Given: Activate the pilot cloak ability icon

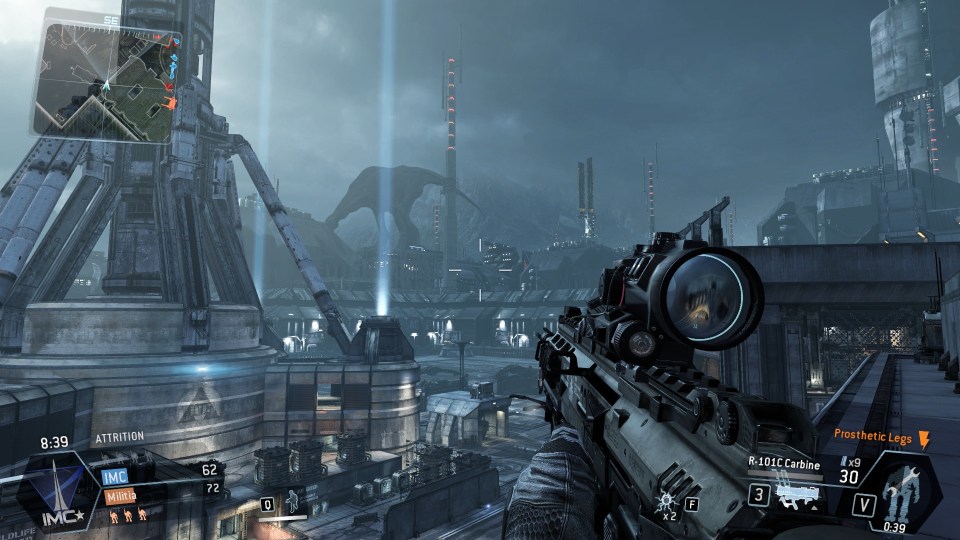Looking at the screenshot, I should pyautogui.click(x=293, y=500).
